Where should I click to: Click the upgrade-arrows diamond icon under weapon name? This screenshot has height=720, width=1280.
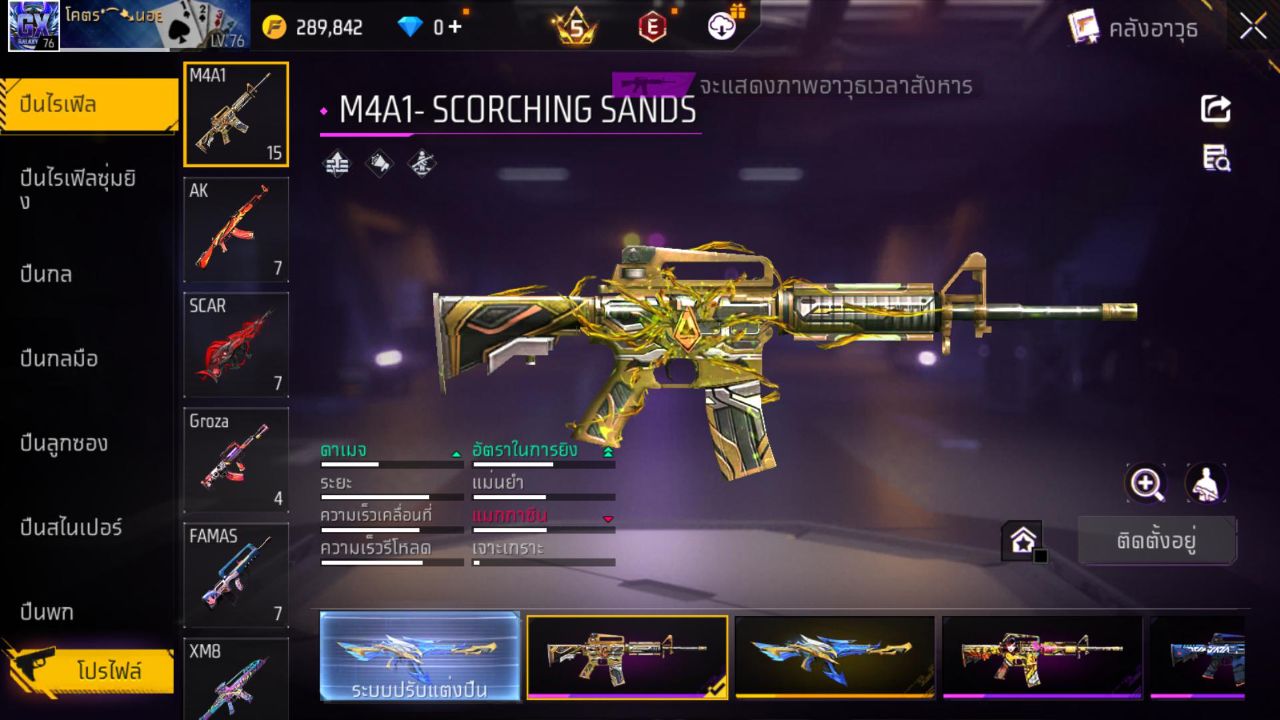point(336,163)
